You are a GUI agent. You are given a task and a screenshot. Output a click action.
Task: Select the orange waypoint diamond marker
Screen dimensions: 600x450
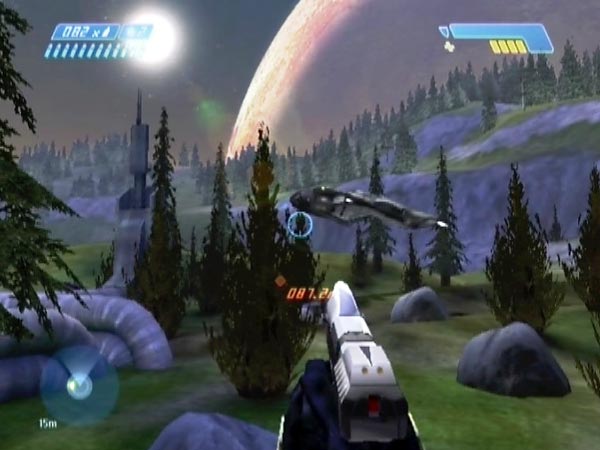[x=280, y=281]
